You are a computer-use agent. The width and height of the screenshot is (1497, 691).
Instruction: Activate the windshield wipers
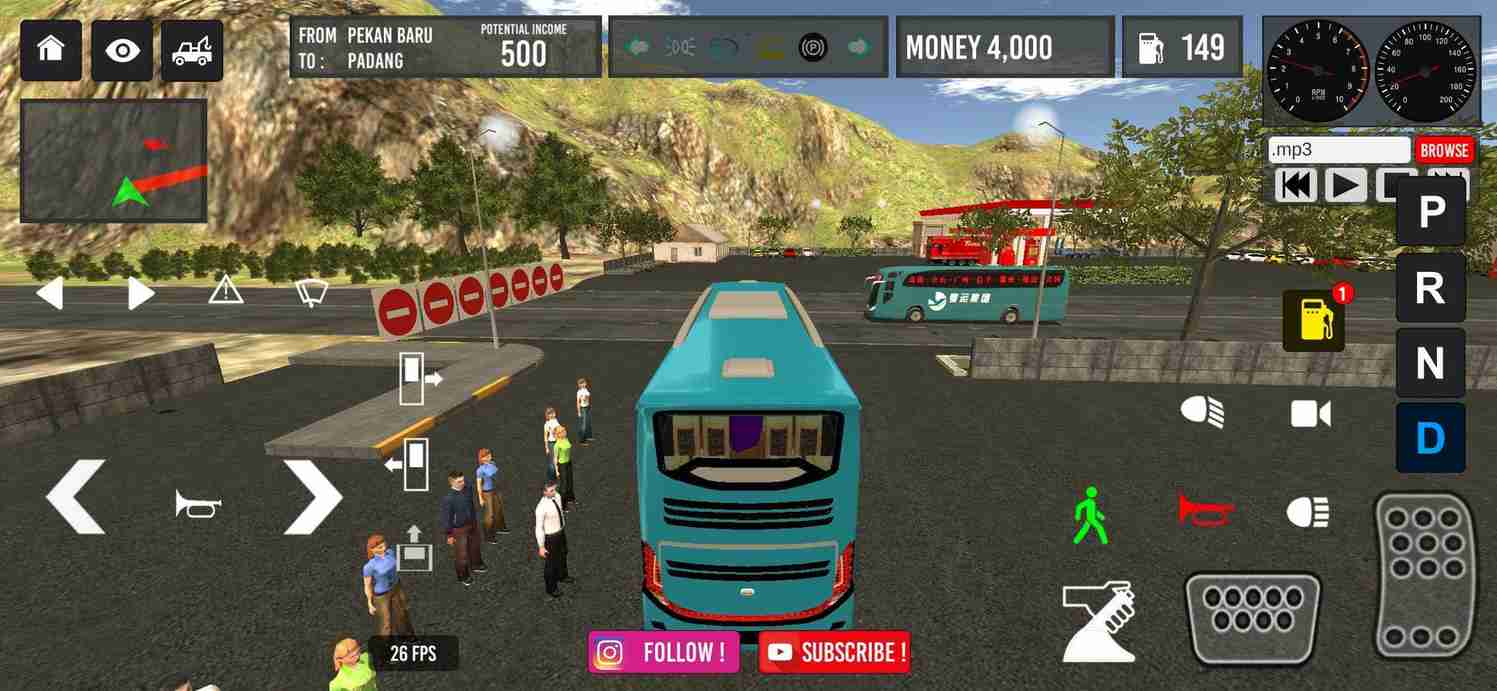[x=311, y=292]
